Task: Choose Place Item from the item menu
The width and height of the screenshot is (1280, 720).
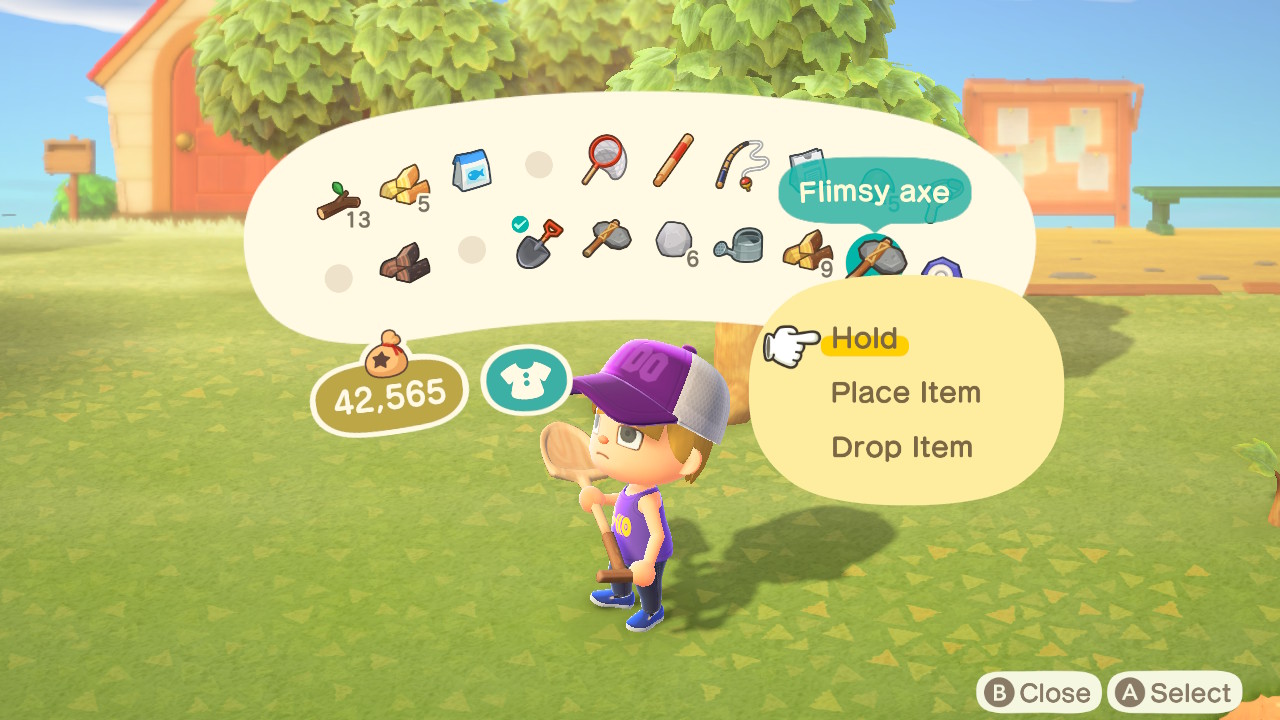Action: click(903, 392)
